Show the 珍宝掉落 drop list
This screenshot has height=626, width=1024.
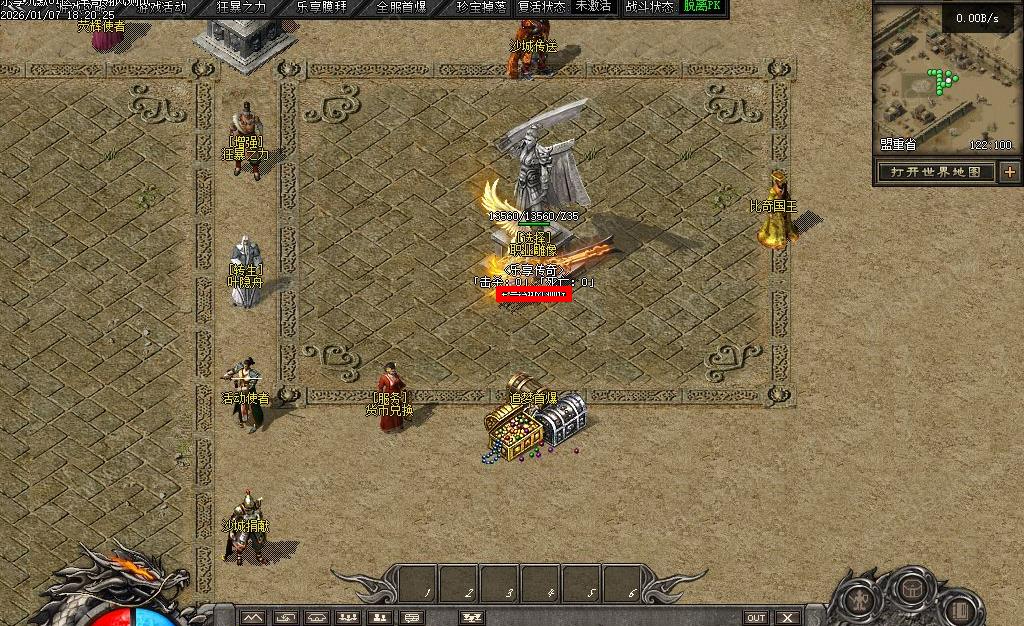click(x=481, y=7)
